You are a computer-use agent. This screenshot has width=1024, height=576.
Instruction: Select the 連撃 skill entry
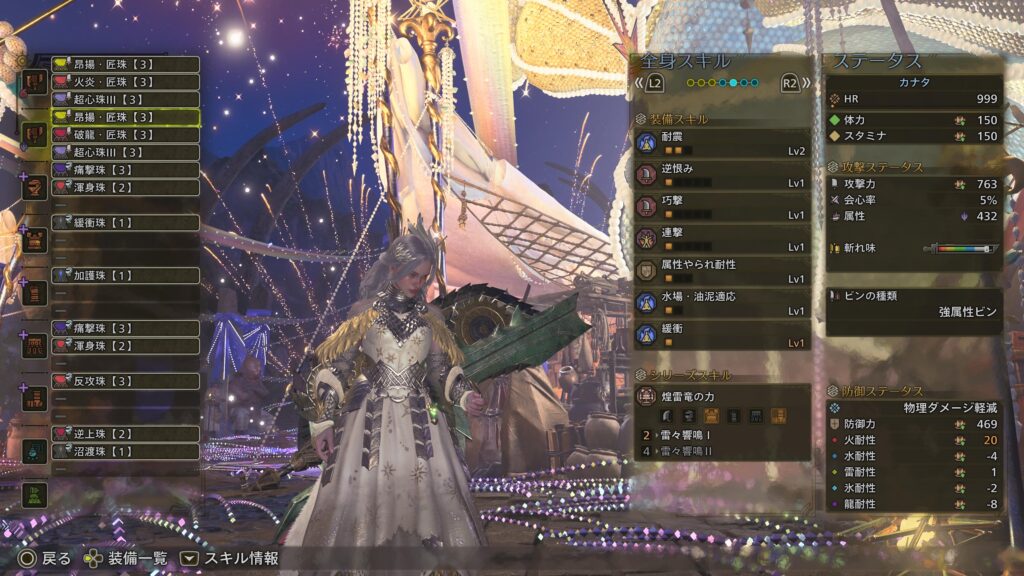[721, 240]
